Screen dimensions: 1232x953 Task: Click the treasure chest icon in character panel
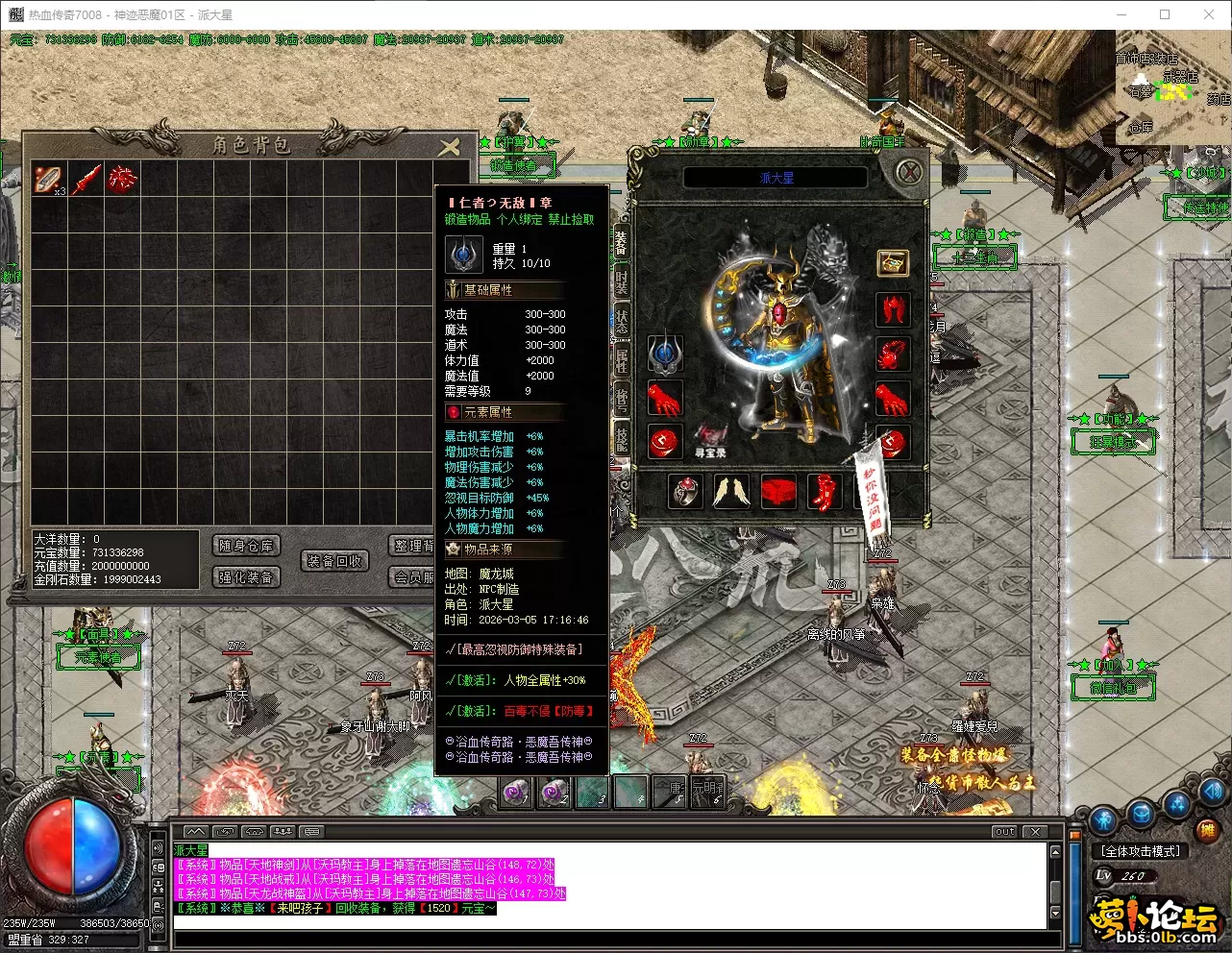tap(893, 262)
